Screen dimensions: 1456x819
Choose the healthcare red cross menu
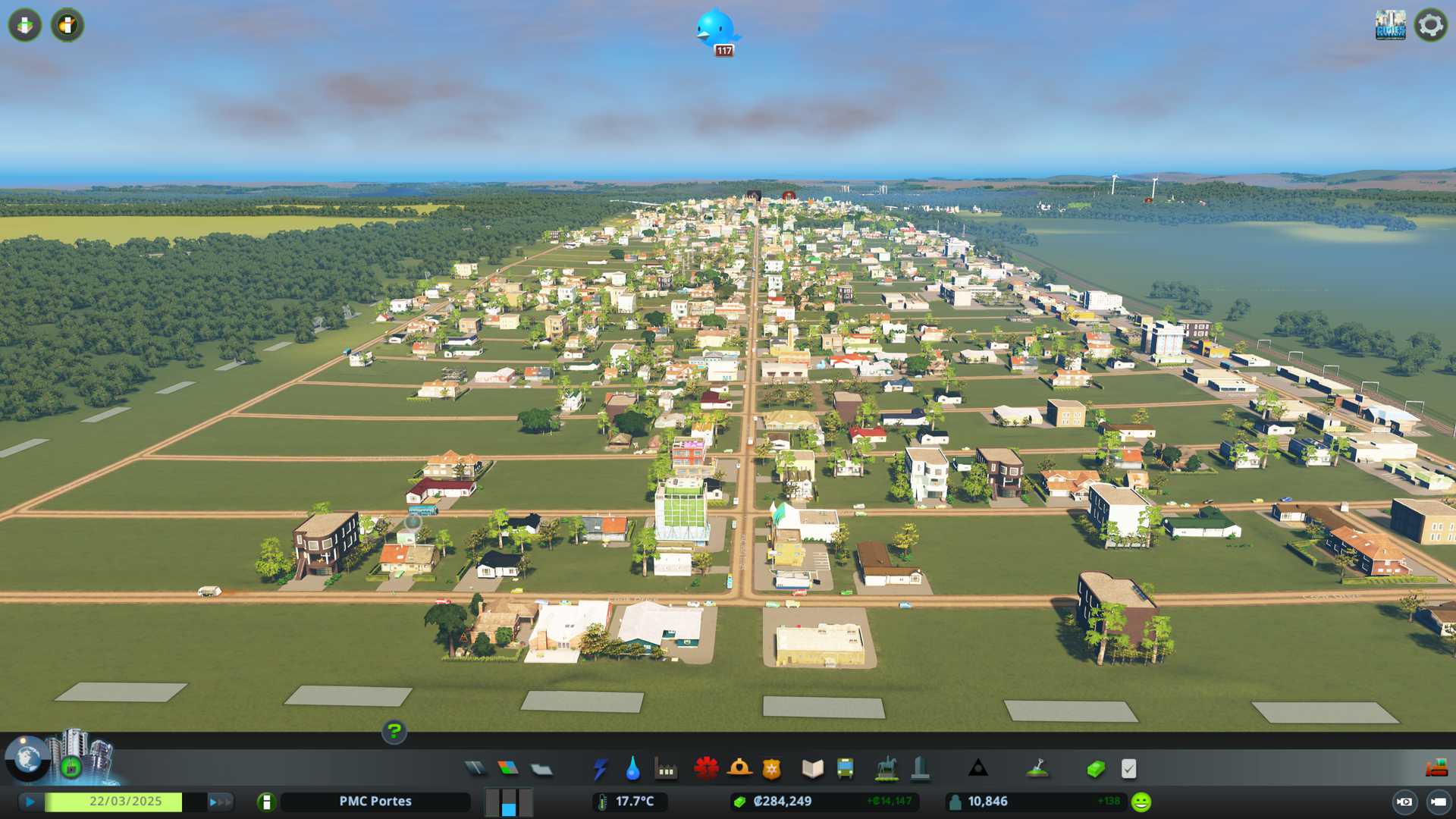(706, 769)
